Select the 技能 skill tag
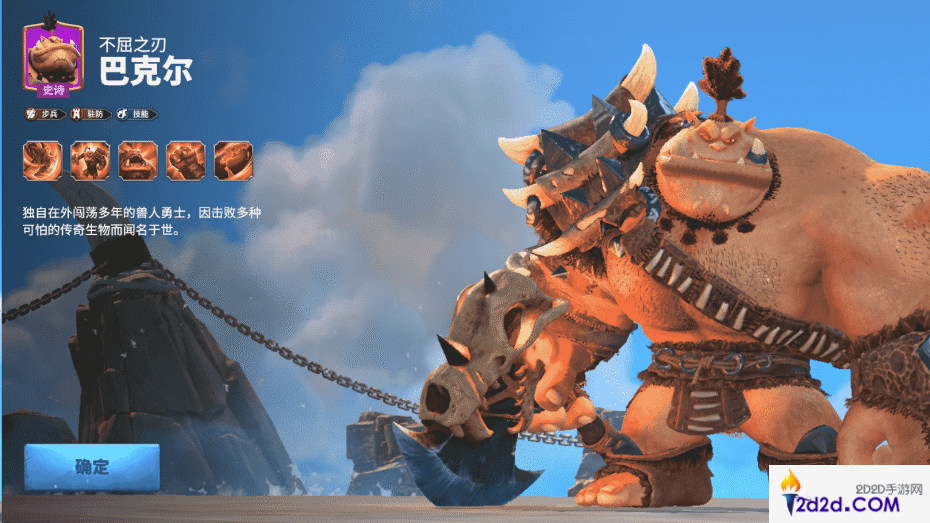 (x=136, y=115)
